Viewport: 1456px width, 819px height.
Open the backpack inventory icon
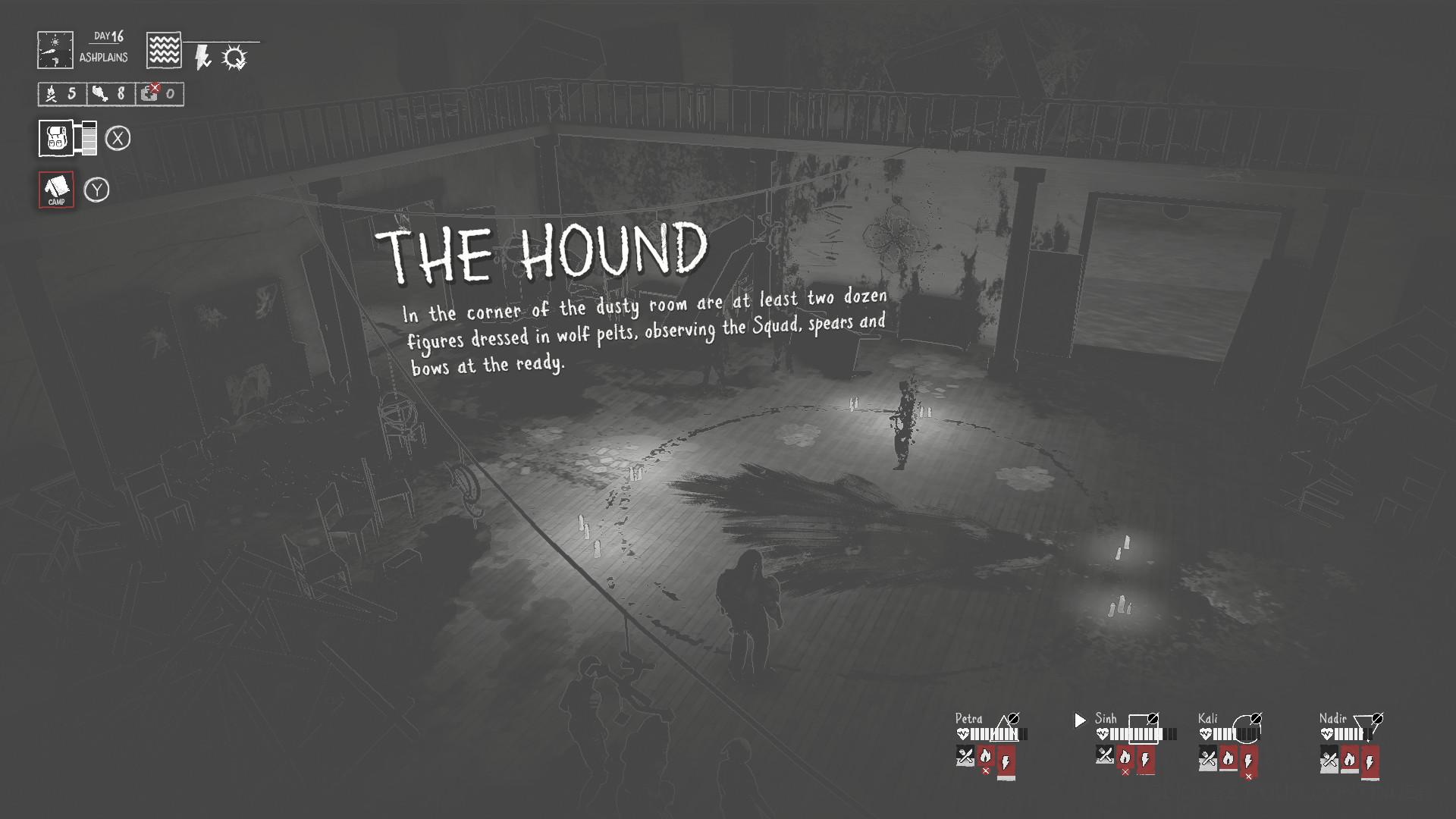pos(57,136)
